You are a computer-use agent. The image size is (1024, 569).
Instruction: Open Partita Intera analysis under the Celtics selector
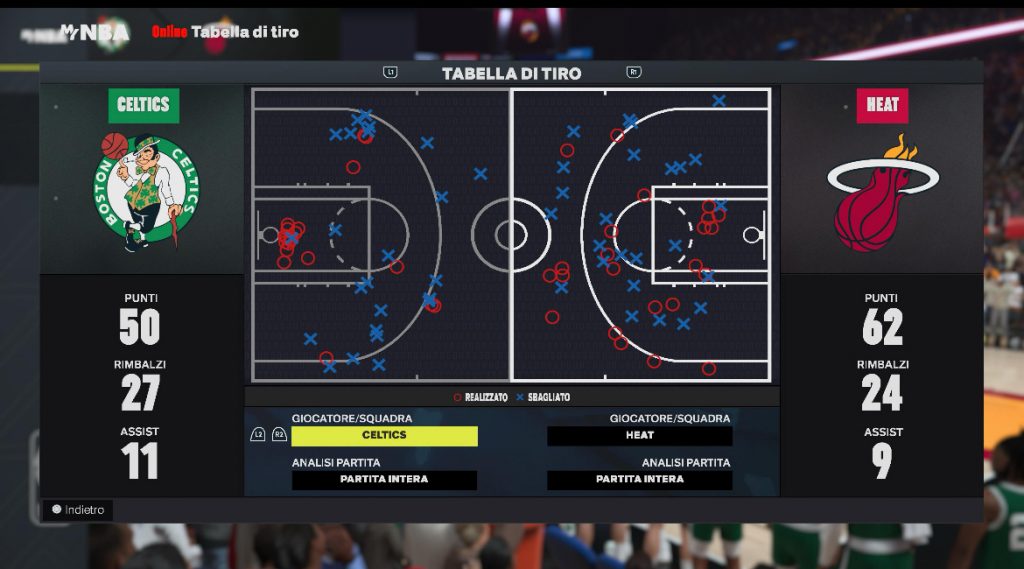point(384,480)
